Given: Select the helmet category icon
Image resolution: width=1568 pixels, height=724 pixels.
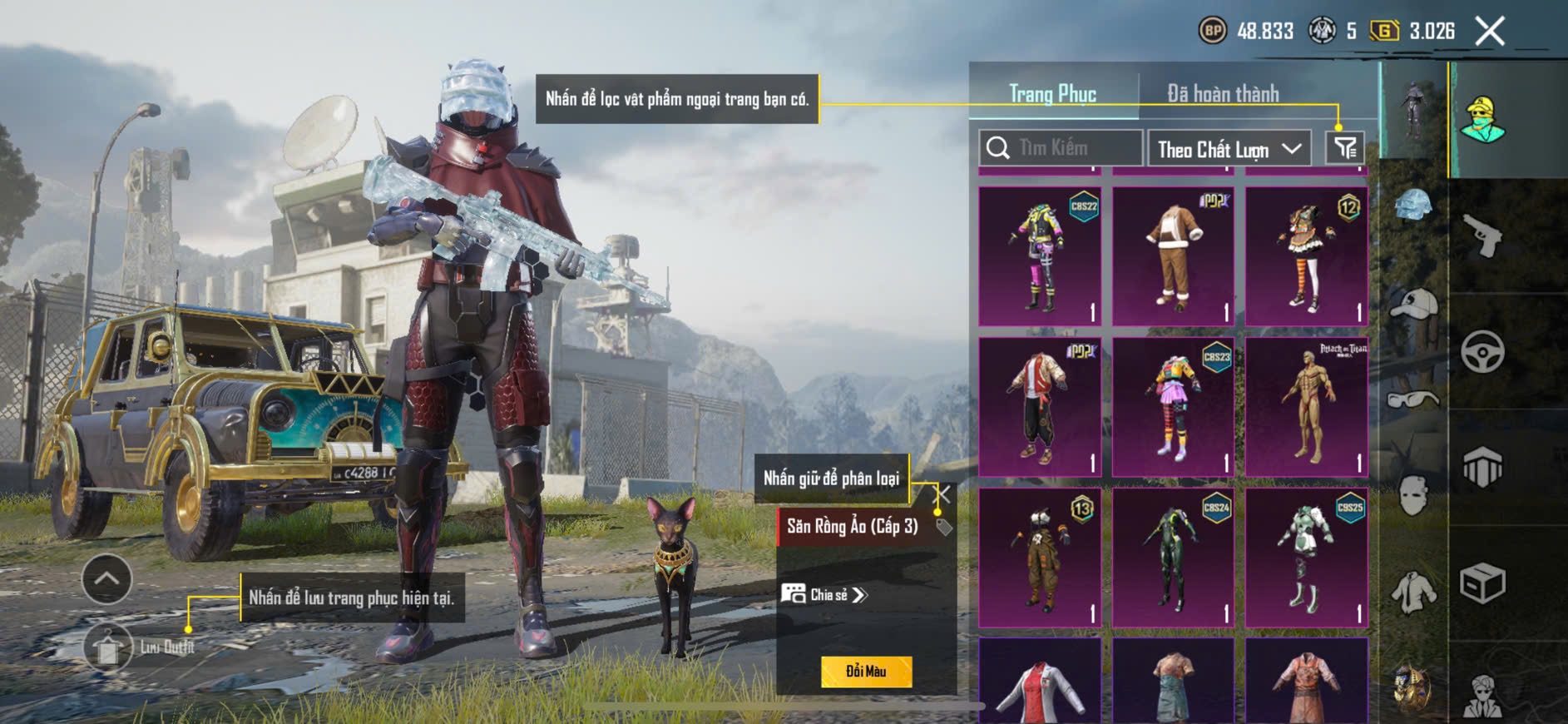Looking at the screenshot, I should coord(1413,204).
